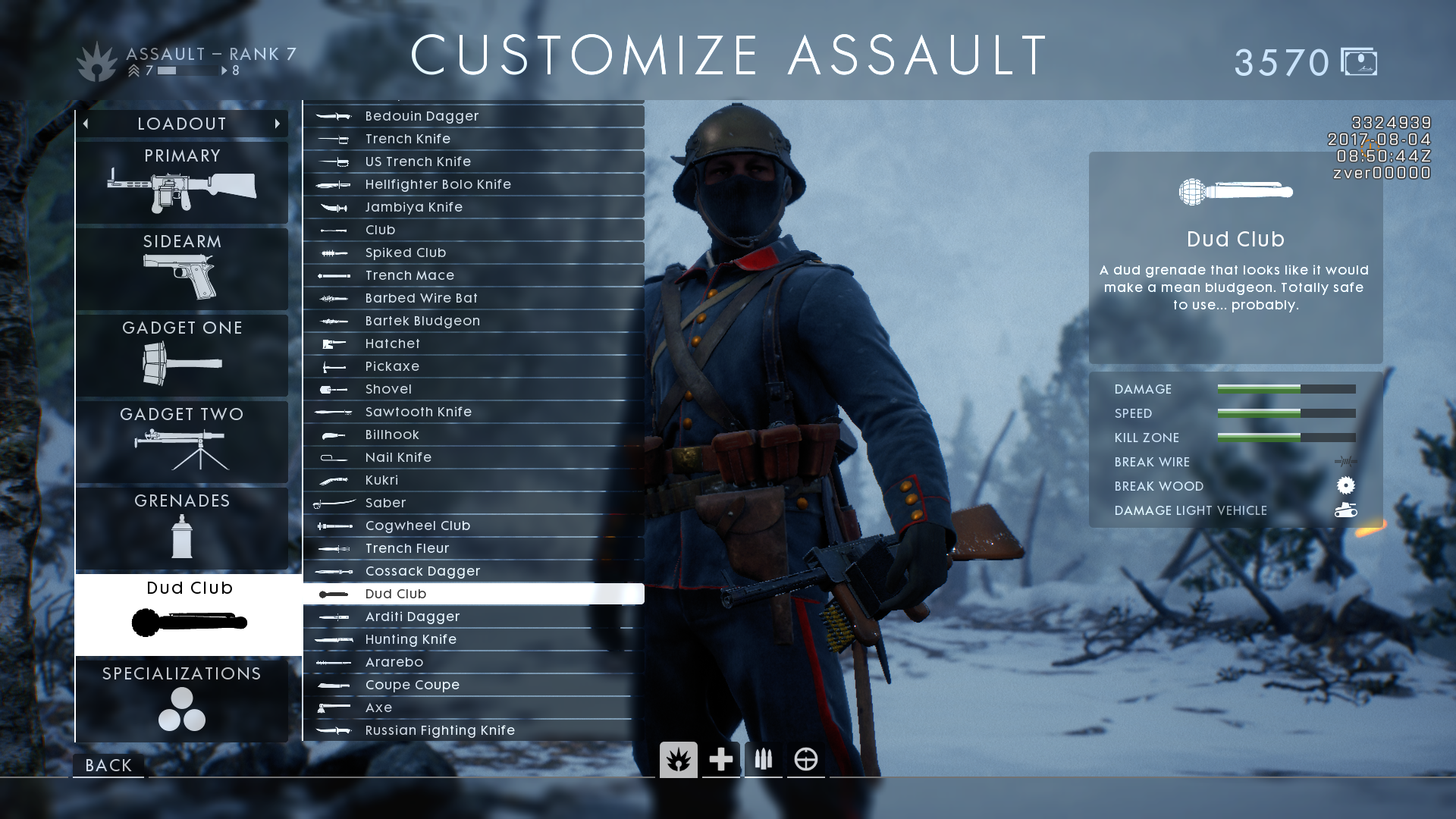The height and width of the screenshot is (819, 1456).
Task: Switch to the Medic class cross tab
Action: pos(720,759)
